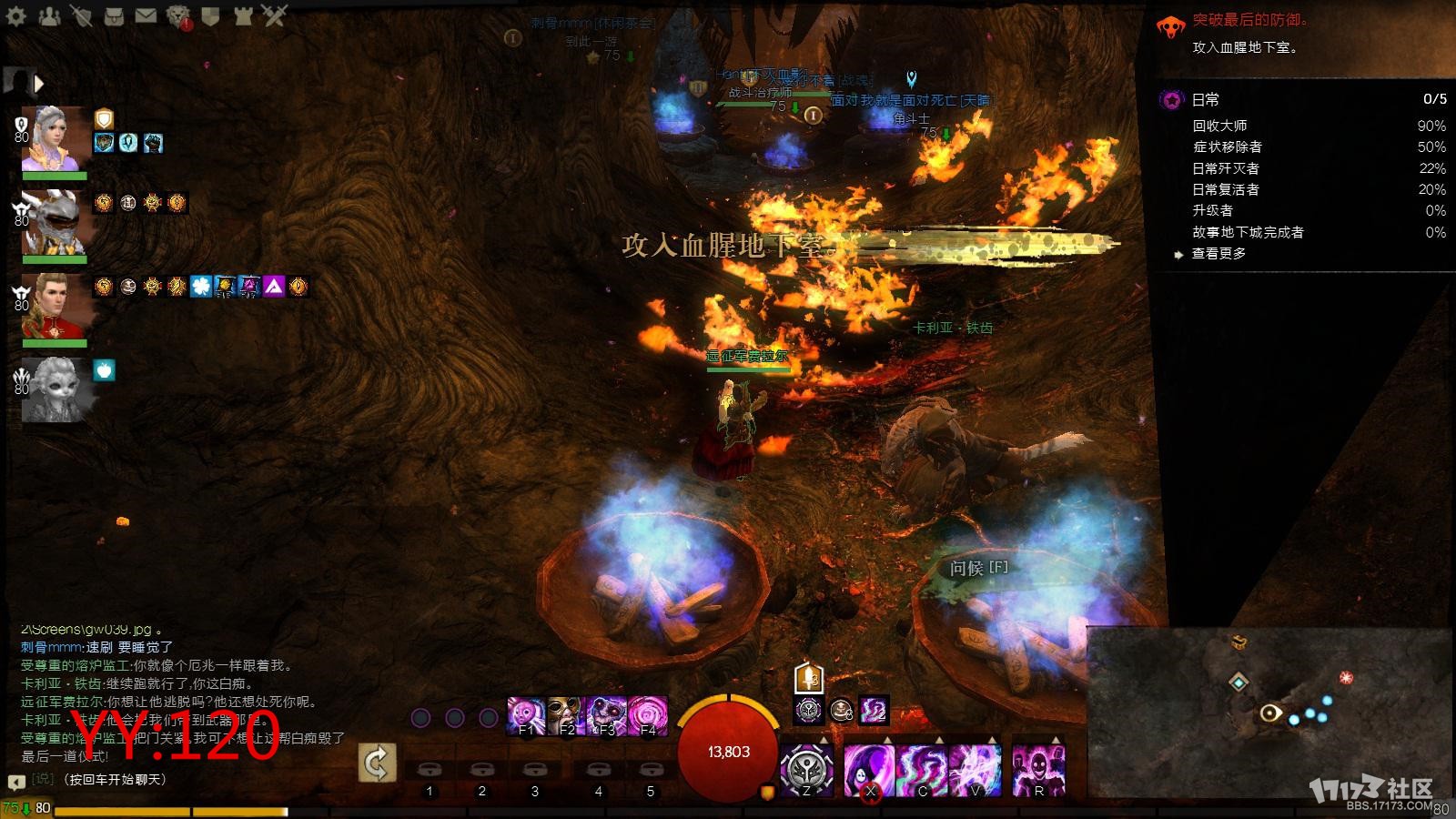This screenshot has width=1456, height=819.
Task: Open the inventory bag icon
Action: (x=114, y=15)
